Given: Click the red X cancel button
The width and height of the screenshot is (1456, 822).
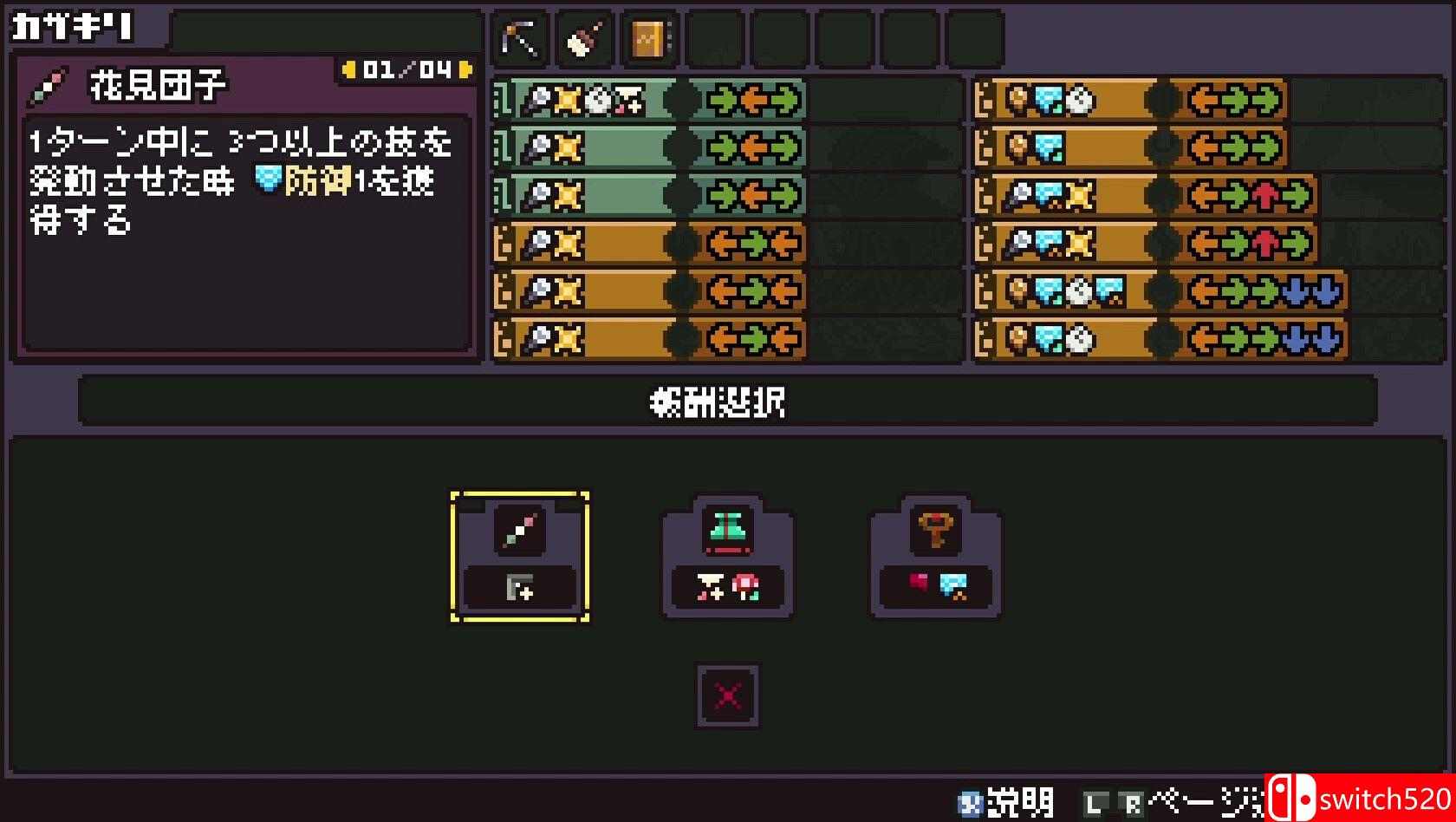Looking at the screenshot, I should click(x=726, y=696).
